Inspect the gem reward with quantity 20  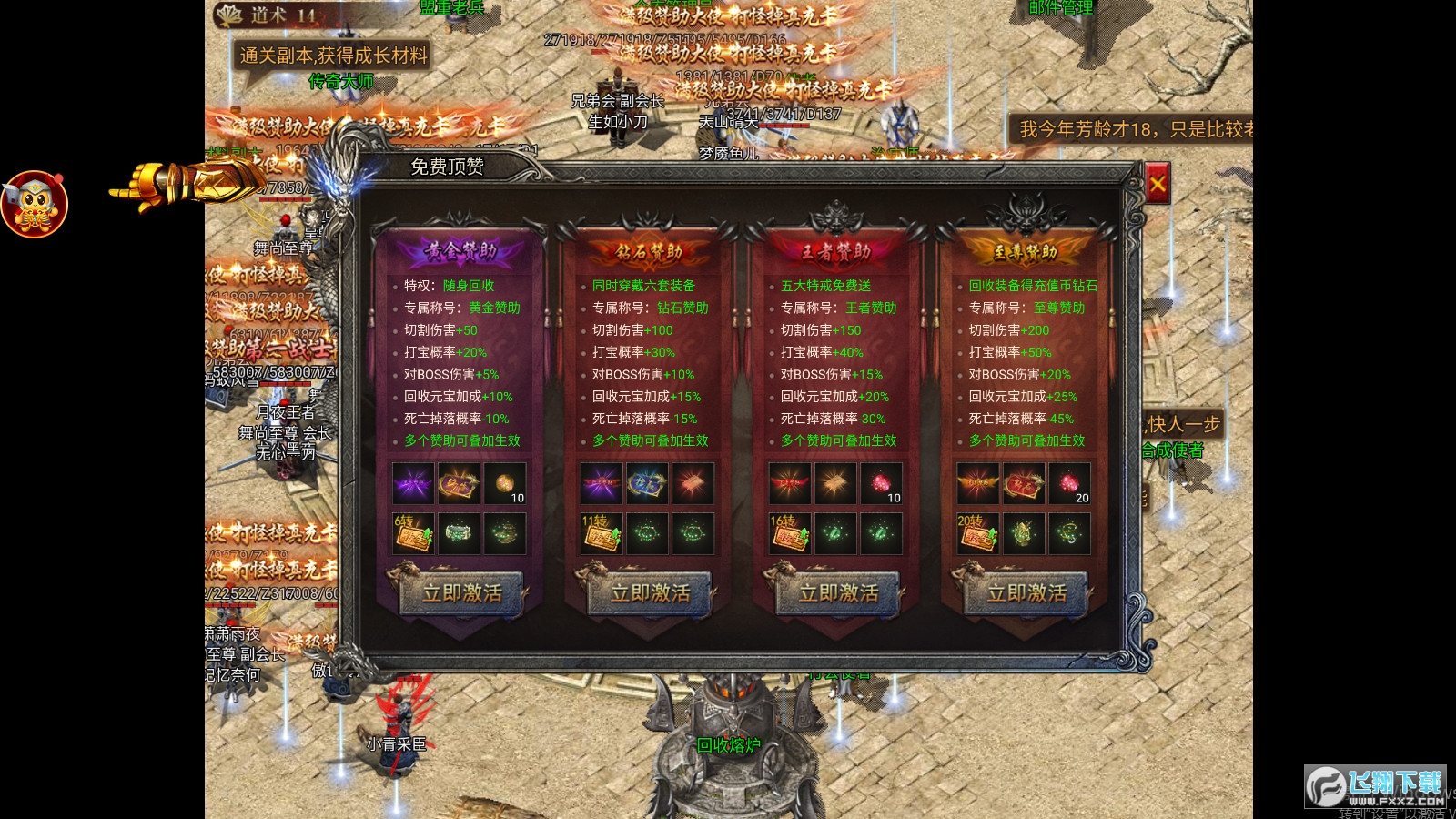[x=1069, y=483]
